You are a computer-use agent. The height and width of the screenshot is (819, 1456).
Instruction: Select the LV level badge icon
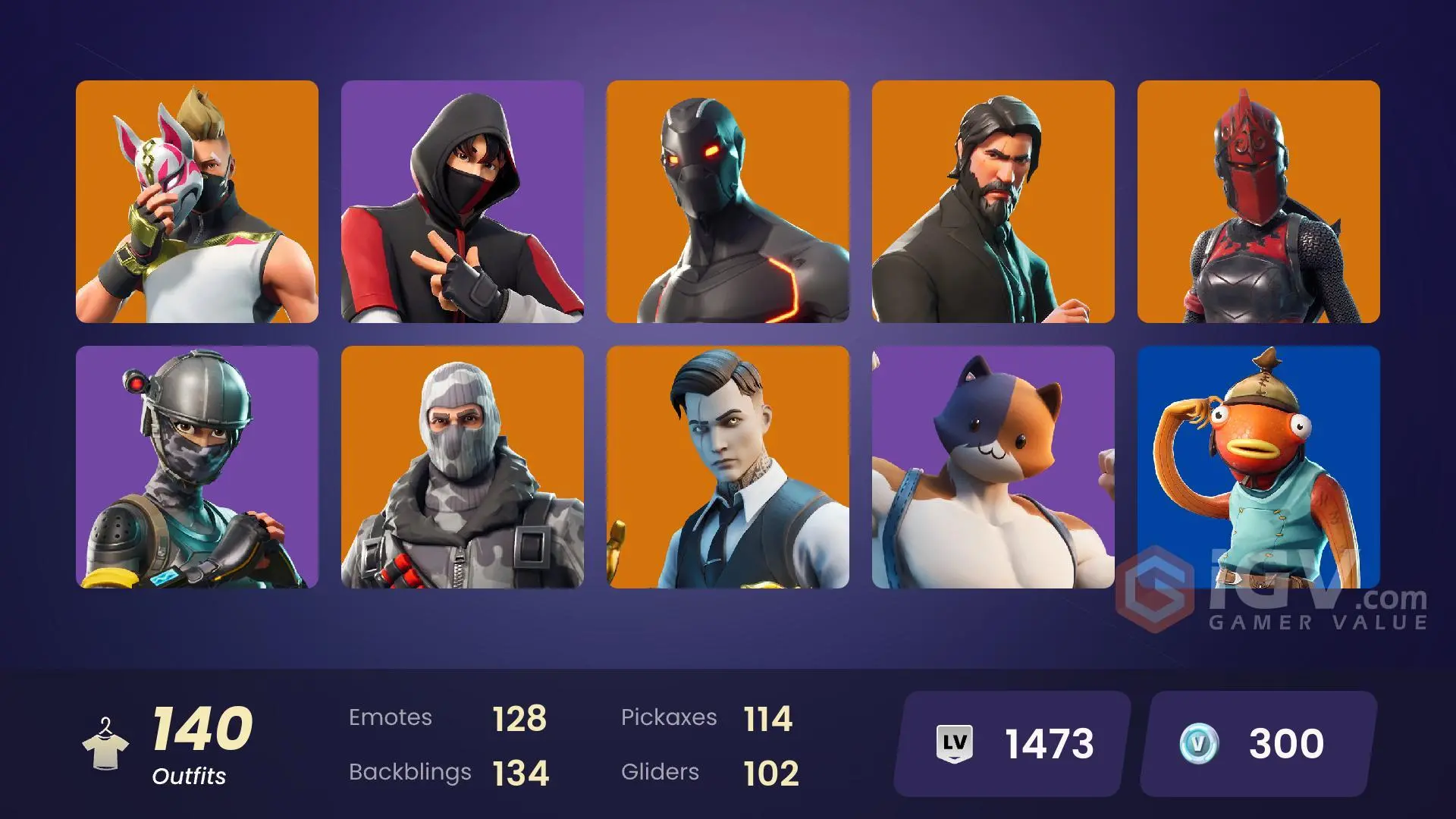[x=955, y=742]
